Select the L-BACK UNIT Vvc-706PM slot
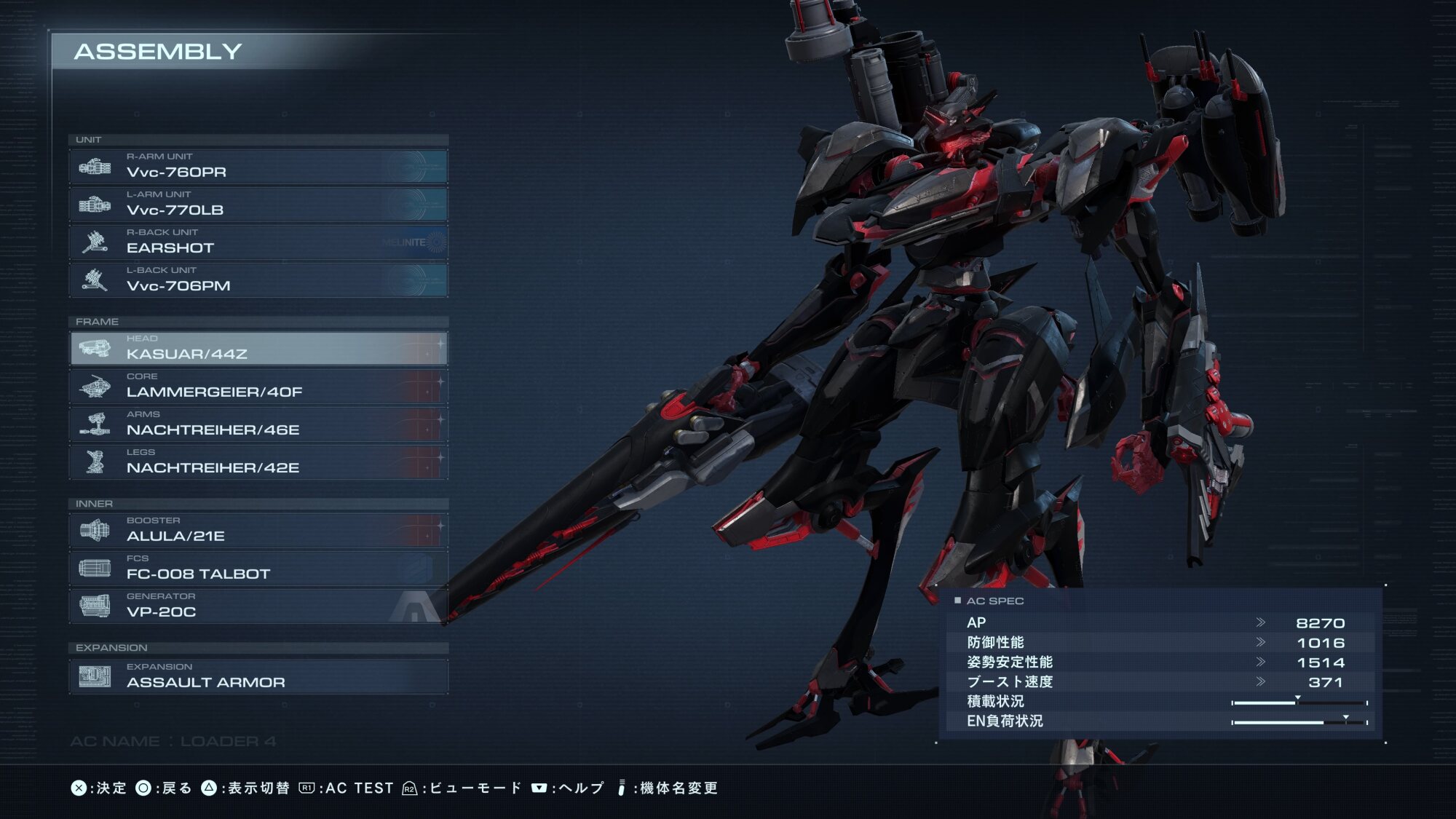 (x=258, y=280)
